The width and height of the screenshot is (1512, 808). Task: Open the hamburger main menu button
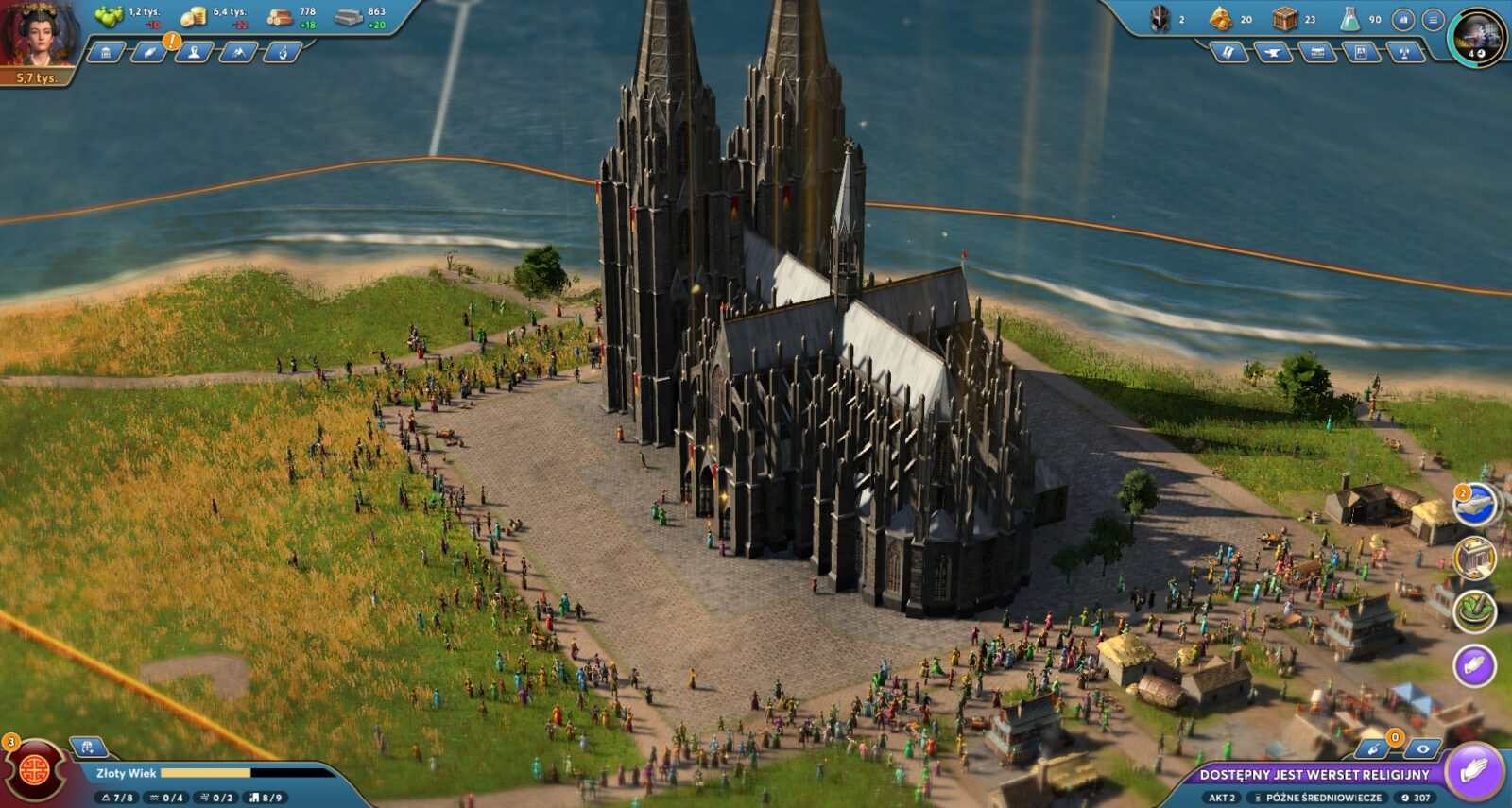pyautogui.click(x=1433, y=20)
